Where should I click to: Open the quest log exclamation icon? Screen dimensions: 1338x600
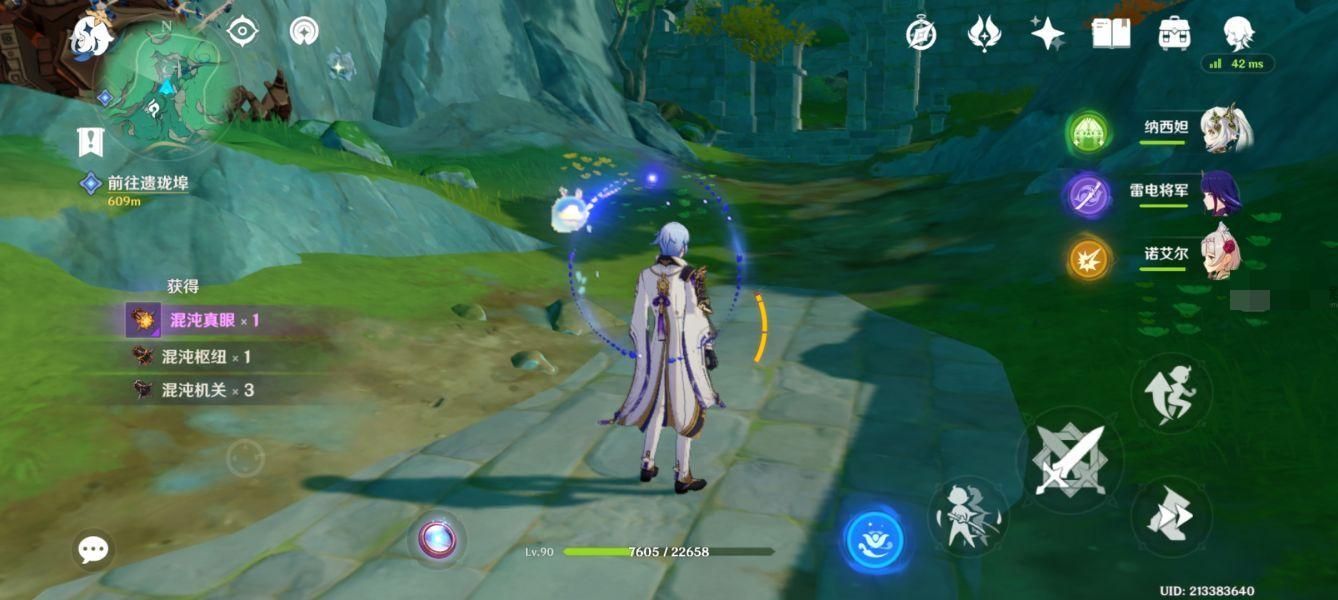click(91, 142)
